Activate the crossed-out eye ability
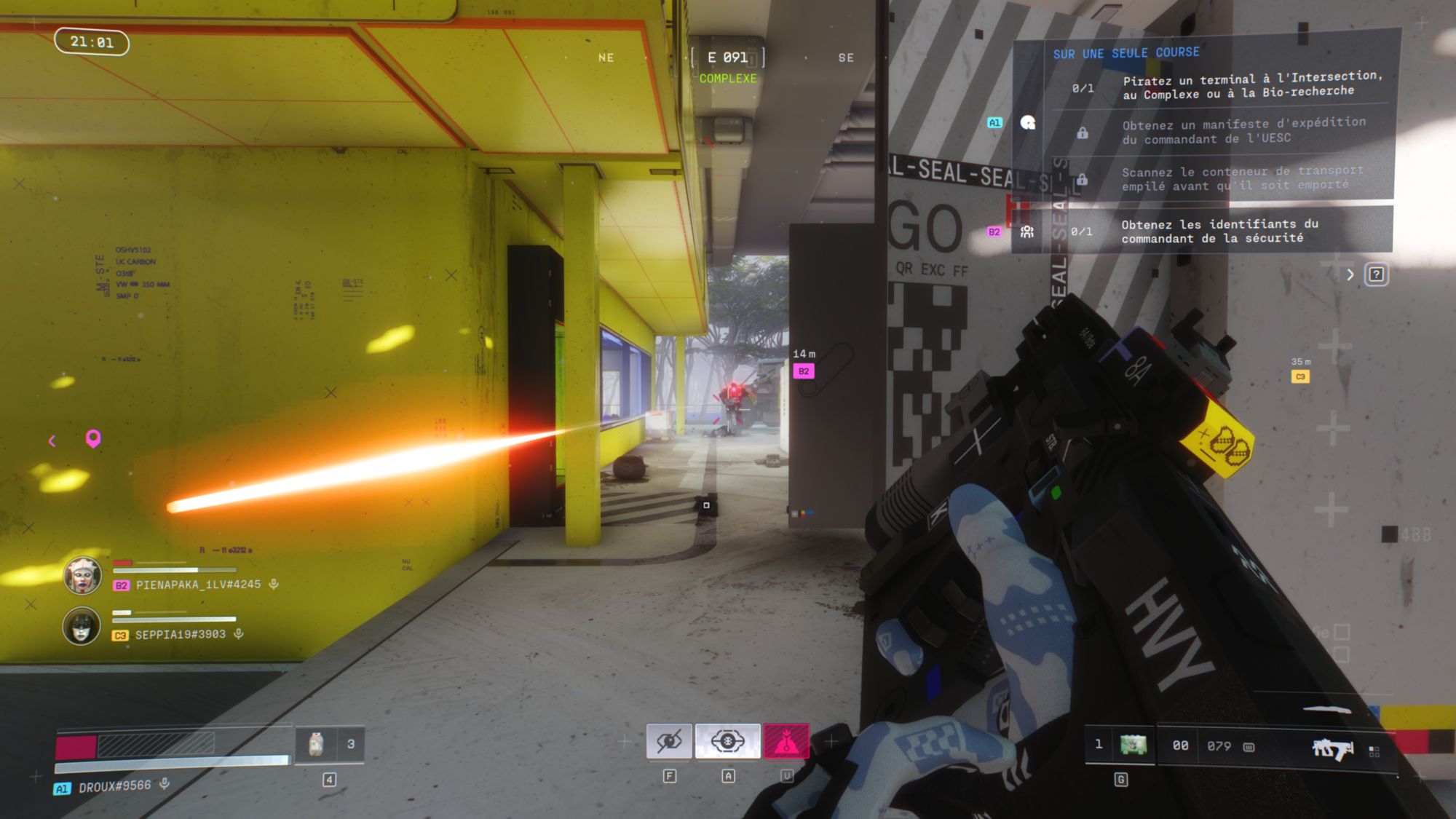1456x819 pixels. 668,742
